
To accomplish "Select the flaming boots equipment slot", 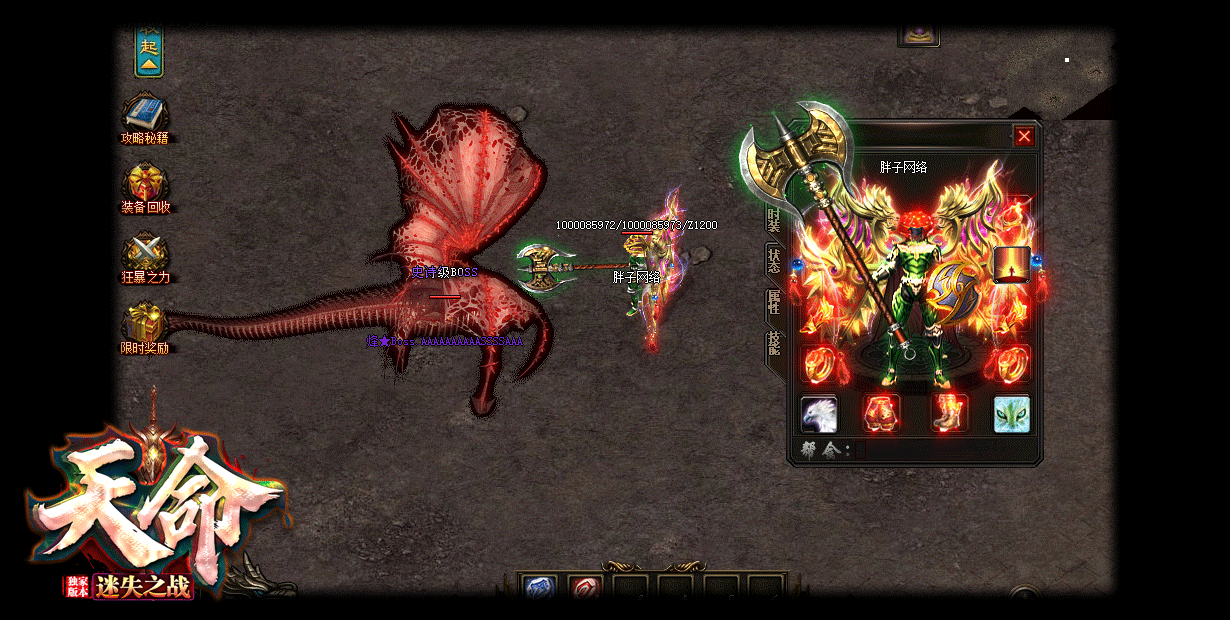I will tap(948, 414).
